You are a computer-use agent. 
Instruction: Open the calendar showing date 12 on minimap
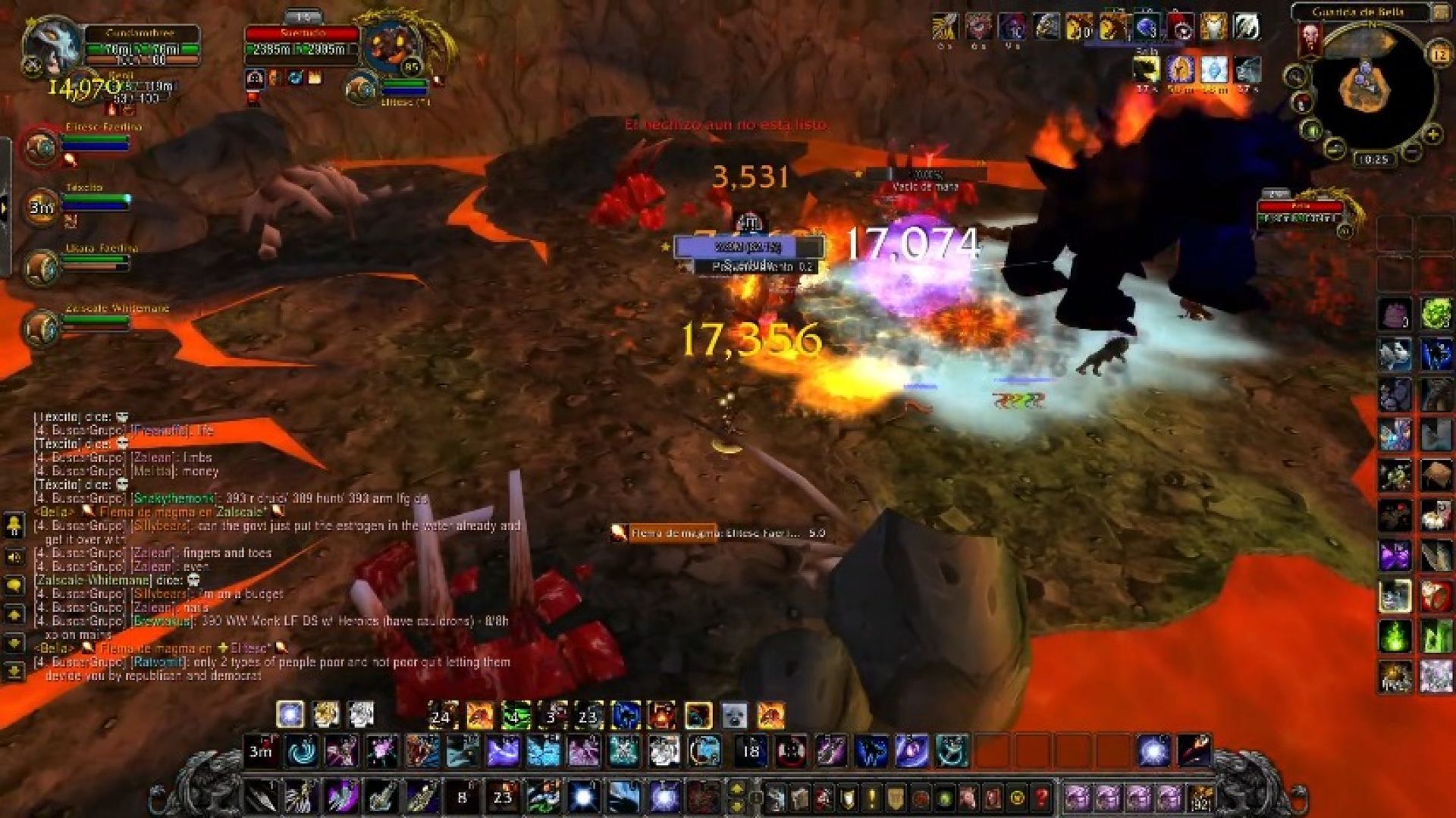click(1439, 53)
